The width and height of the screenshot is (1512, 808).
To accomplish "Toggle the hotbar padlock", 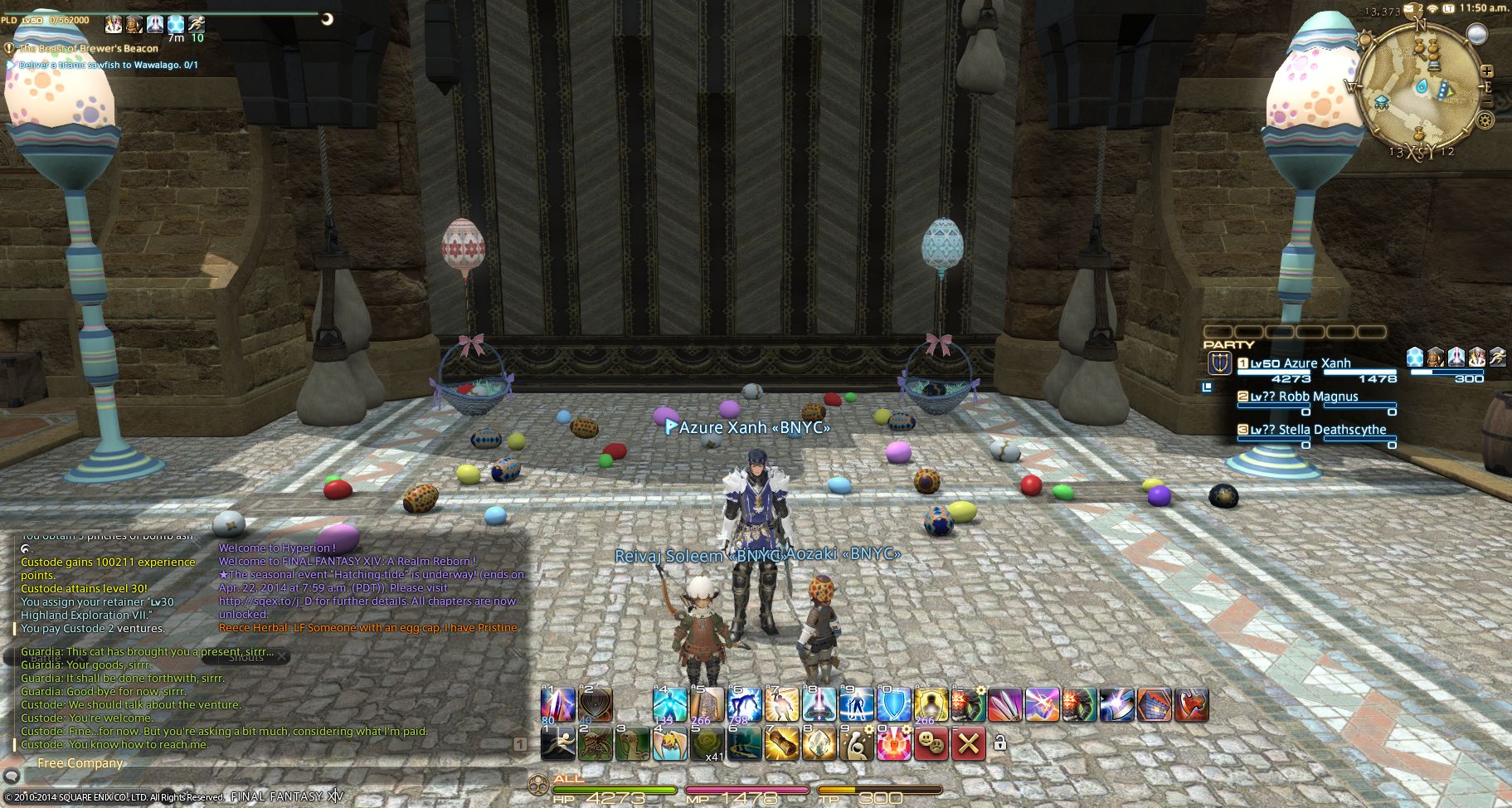I will click(x=1000, y=743).
